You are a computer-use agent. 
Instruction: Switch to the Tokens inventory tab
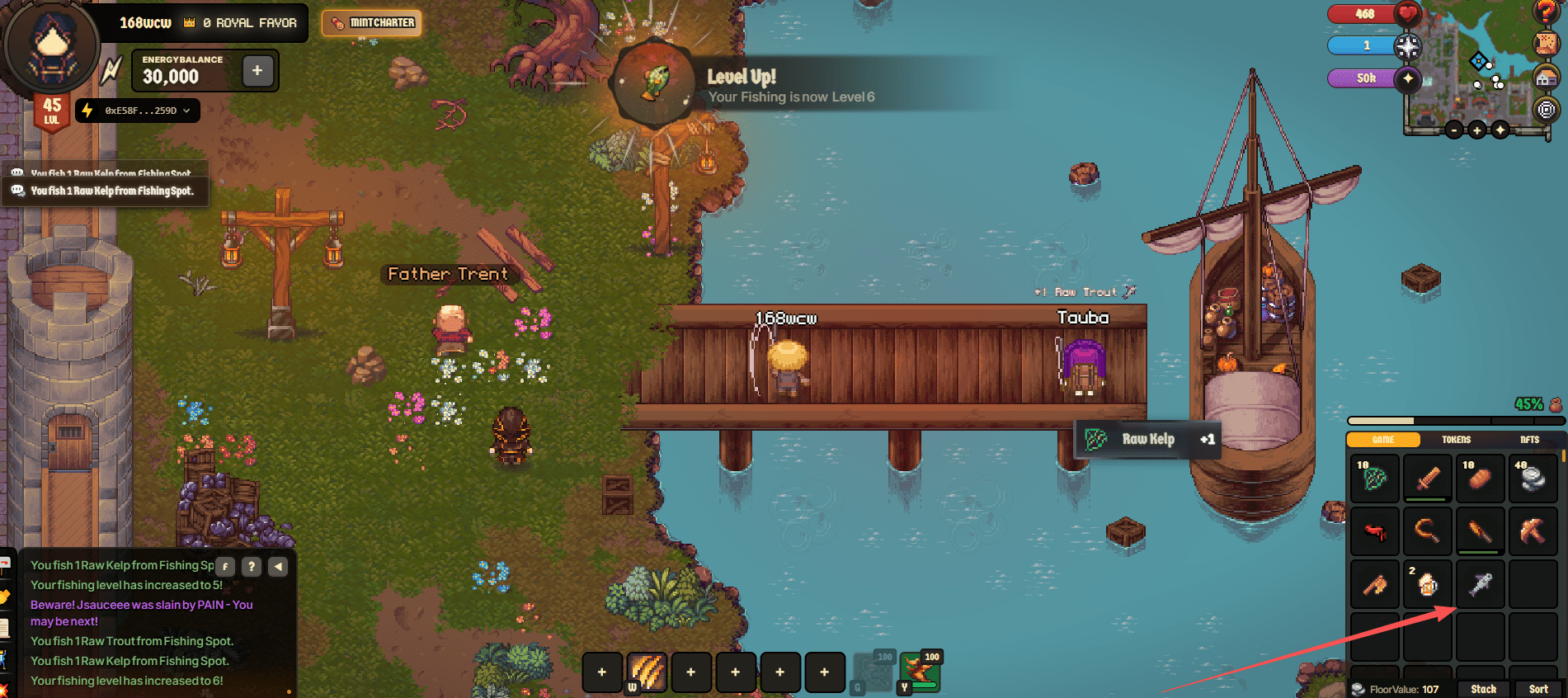tap(1456, 440)
